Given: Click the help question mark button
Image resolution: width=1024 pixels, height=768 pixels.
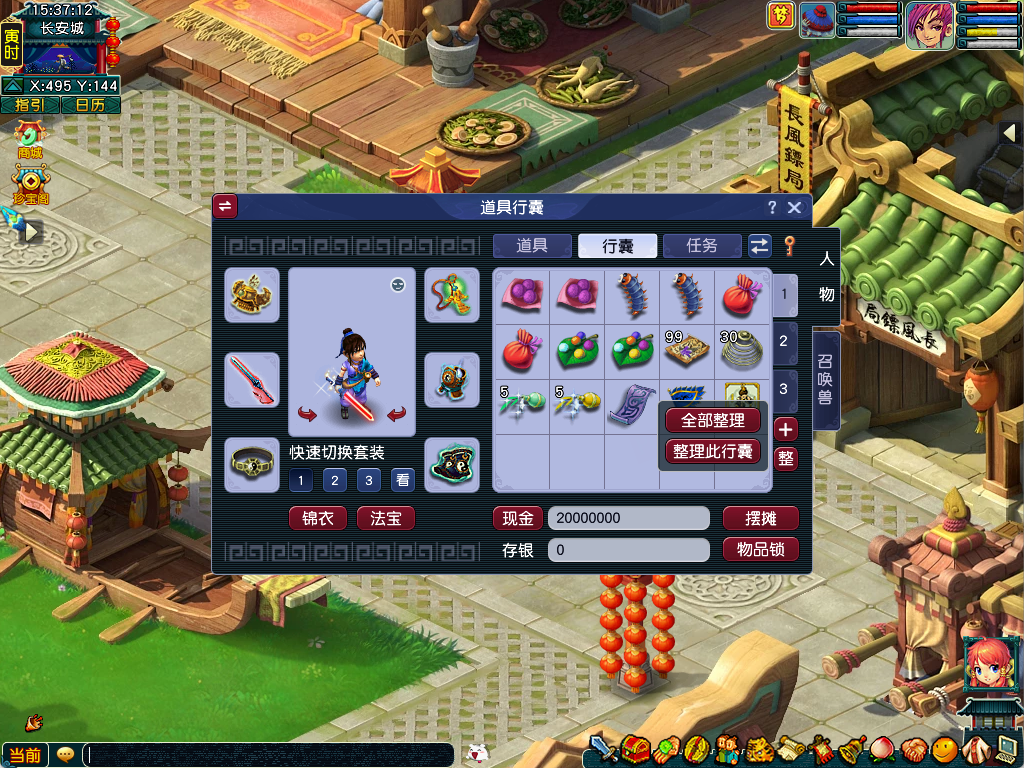Looking at the screenshot, I should tap(771, 207).
